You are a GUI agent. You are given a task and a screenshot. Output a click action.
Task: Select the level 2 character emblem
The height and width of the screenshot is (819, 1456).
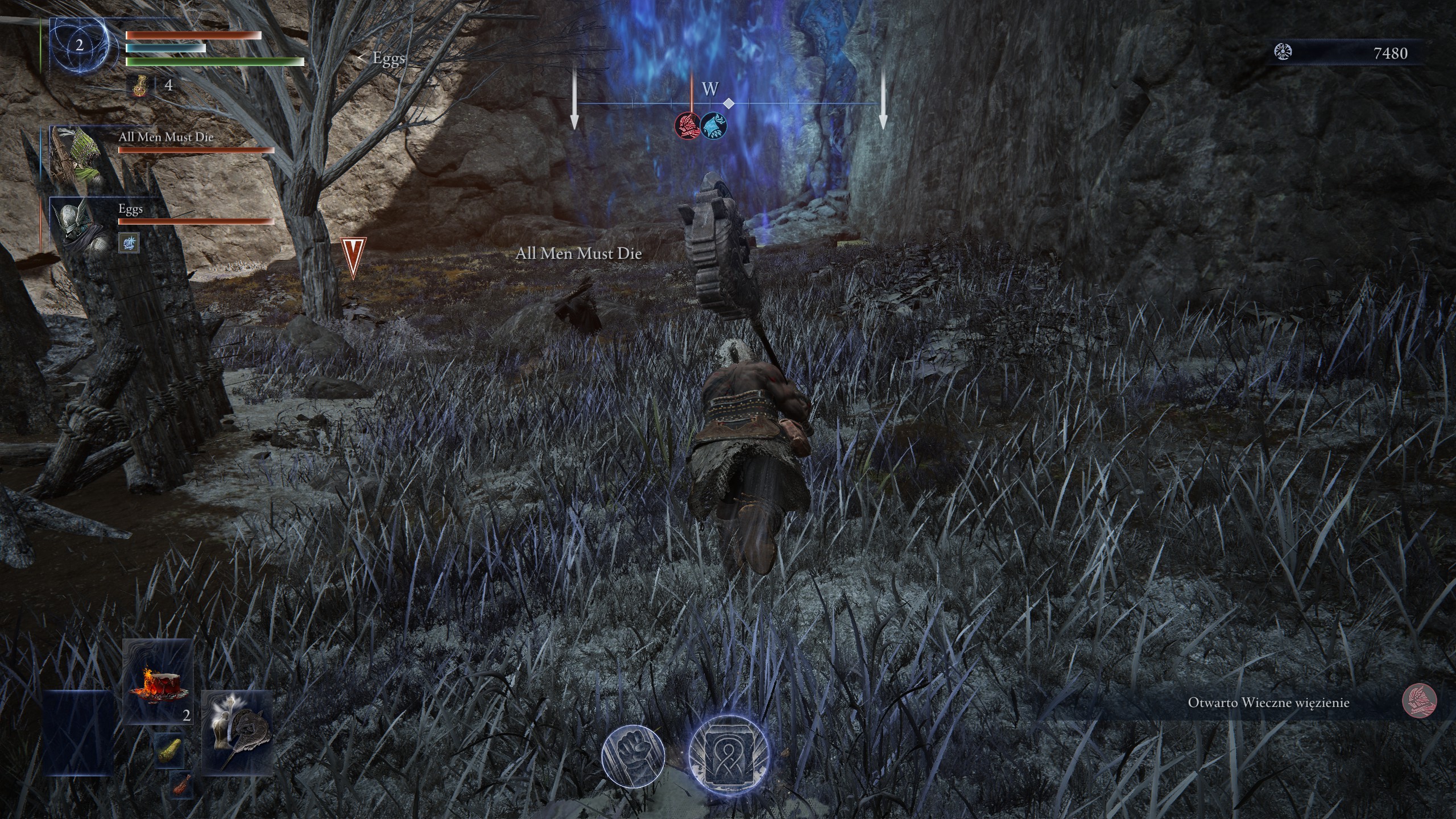79,45
